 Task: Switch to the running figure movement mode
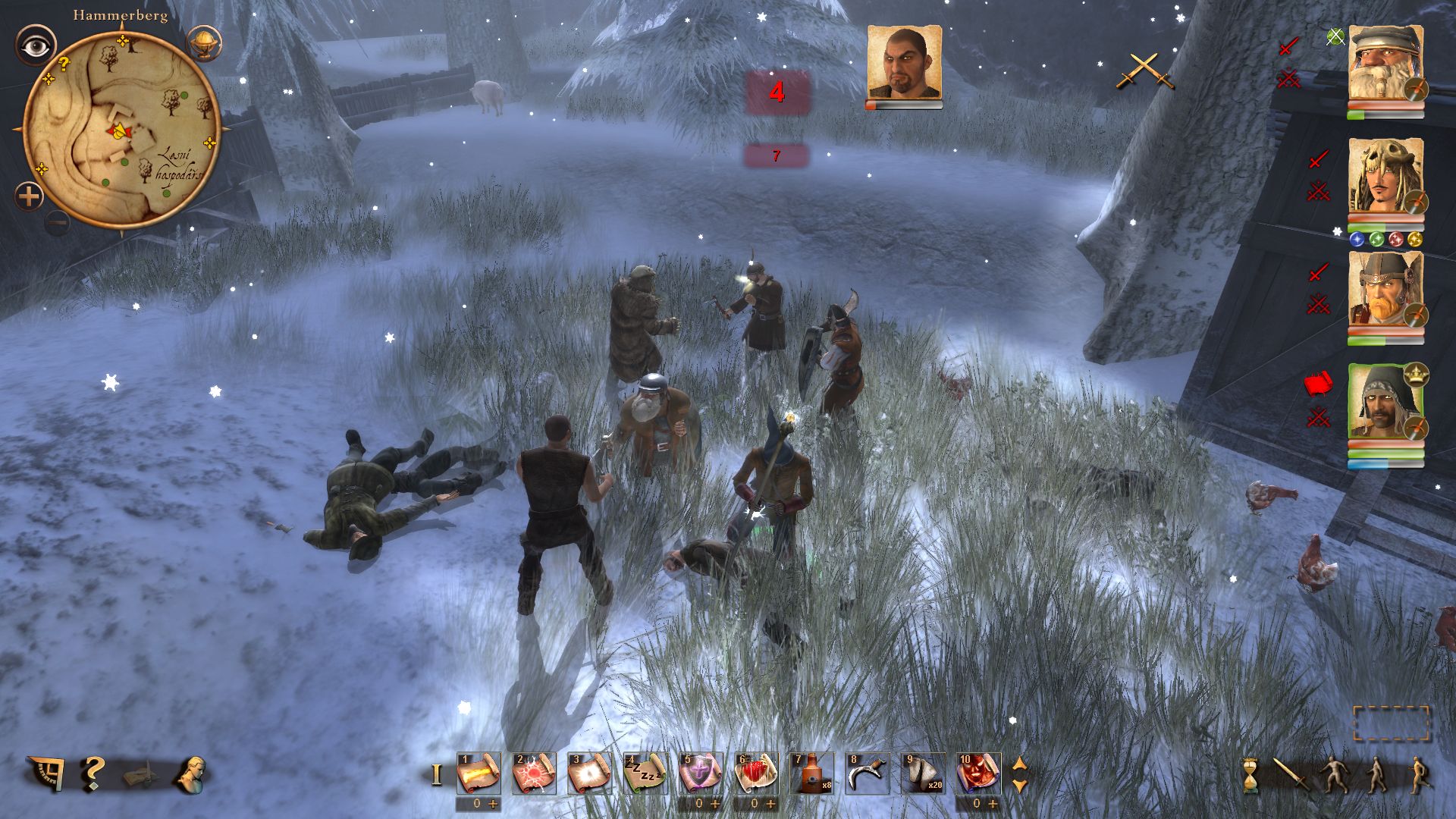(x=1417, y=776)
